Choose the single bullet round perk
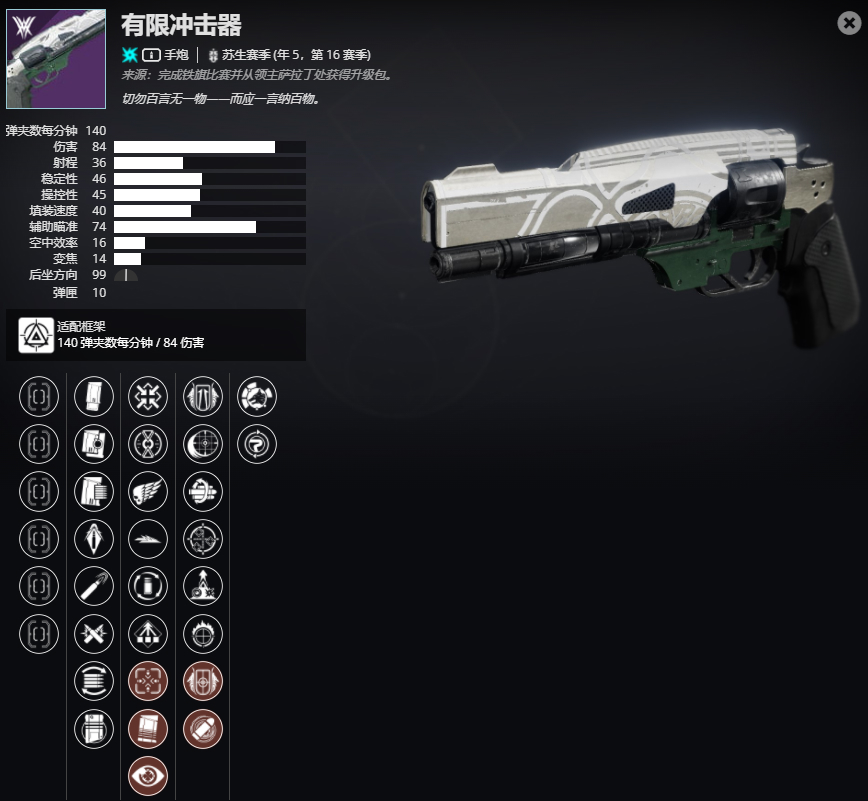This screenshot has width=868, height=801. [94, 586]
